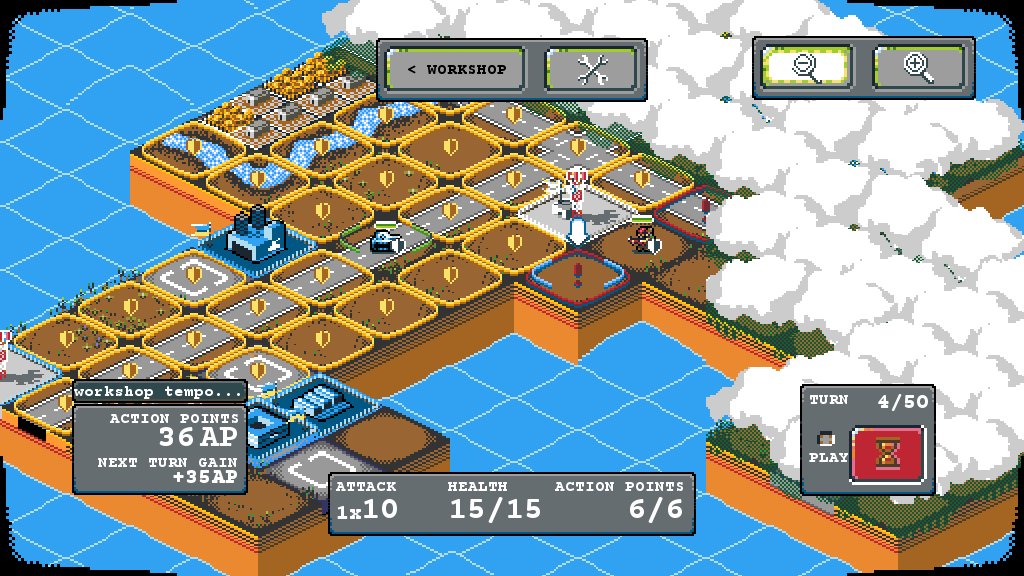This screenshot has height=576, width=1024.
Task: Toggle the Play checkbox
Action: (x=826, y=439)
